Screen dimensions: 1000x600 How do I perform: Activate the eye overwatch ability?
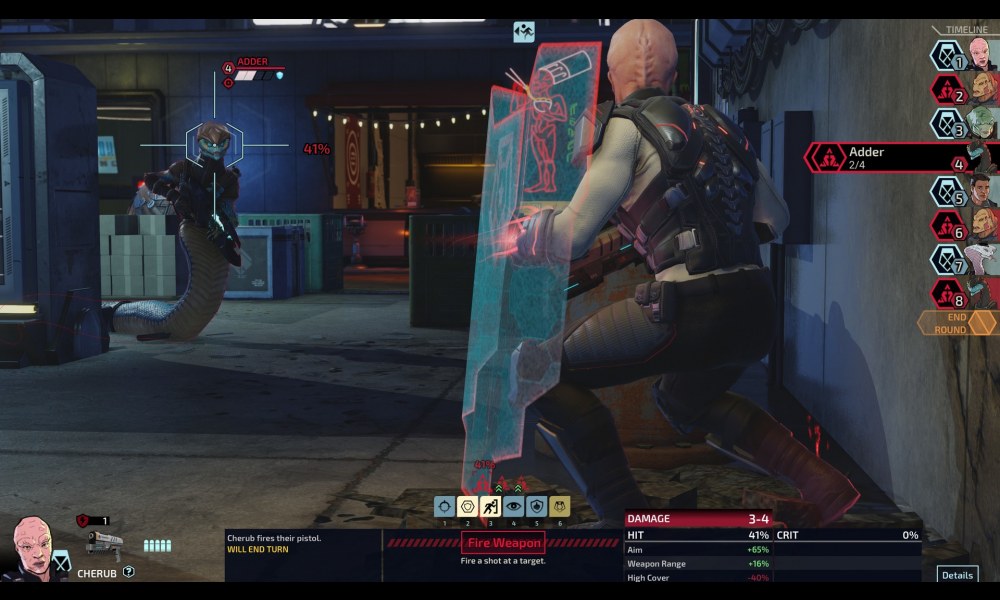tap(513, 507)
